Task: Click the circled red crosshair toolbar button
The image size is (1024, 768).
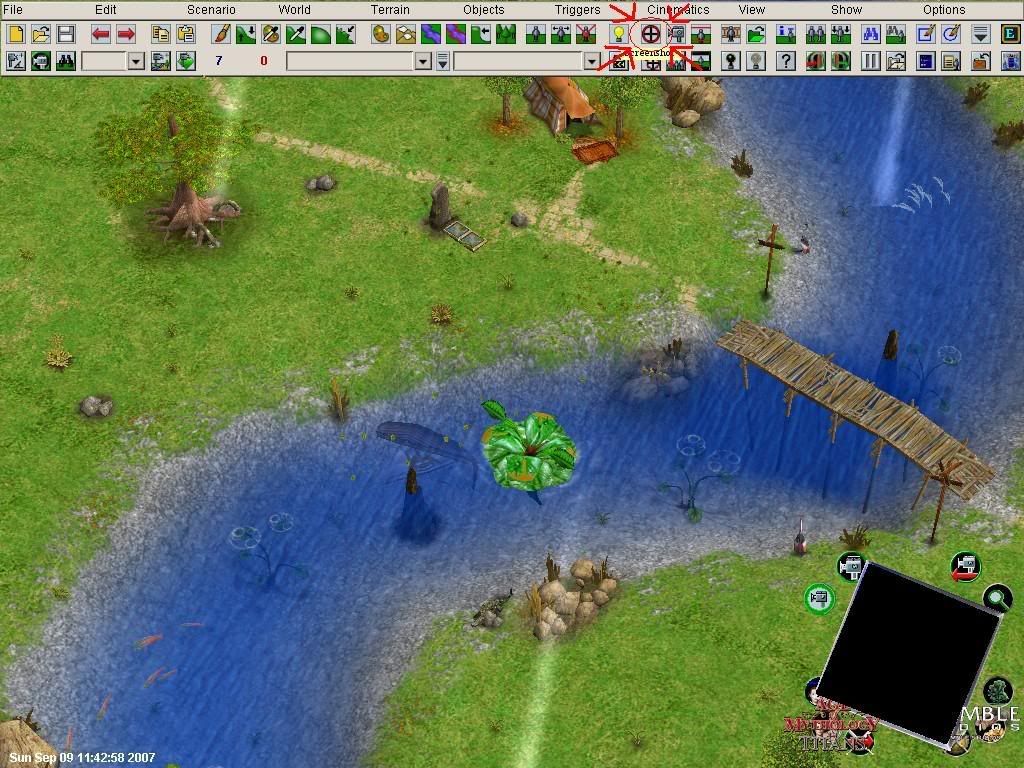Action: 650,34
